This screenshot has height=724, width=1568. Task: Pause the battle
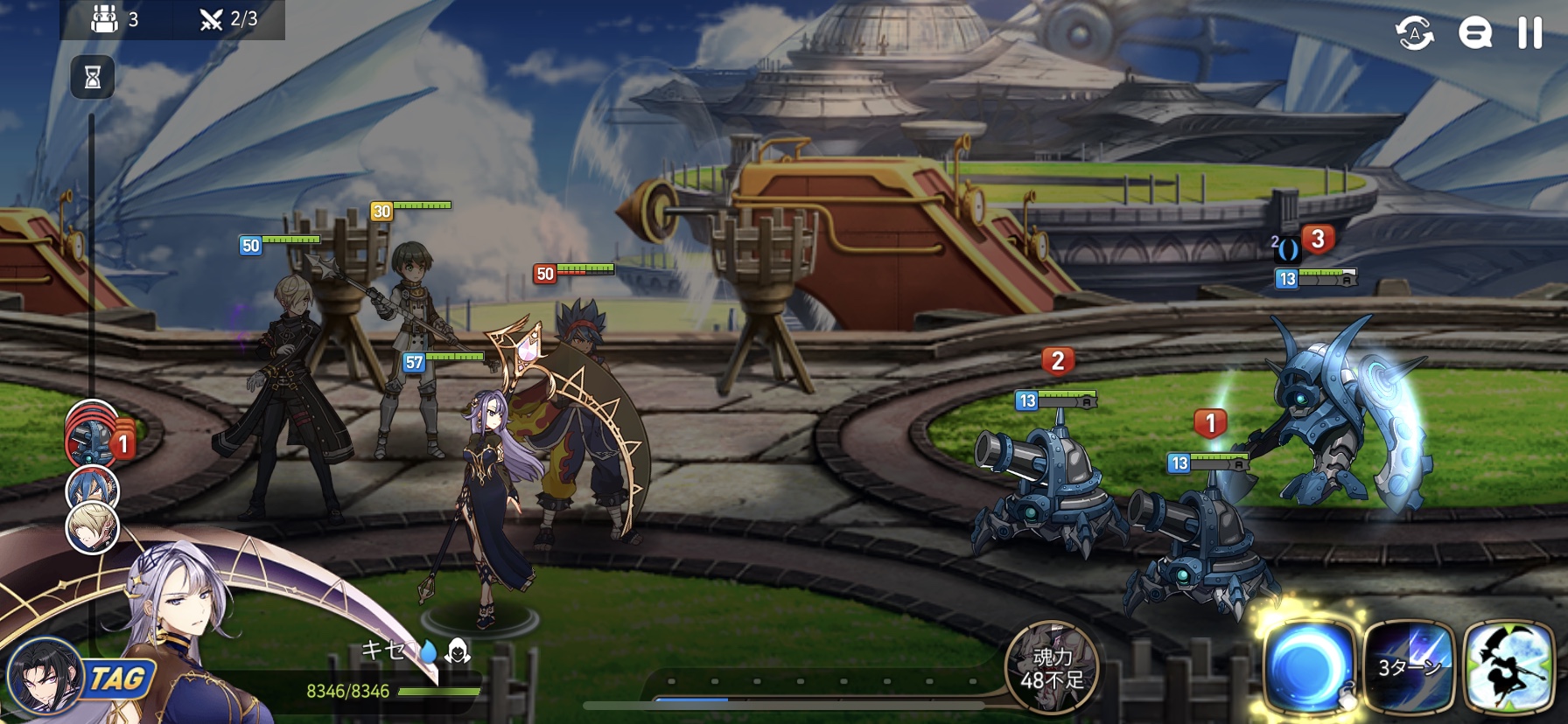[x=1529, y=33]
